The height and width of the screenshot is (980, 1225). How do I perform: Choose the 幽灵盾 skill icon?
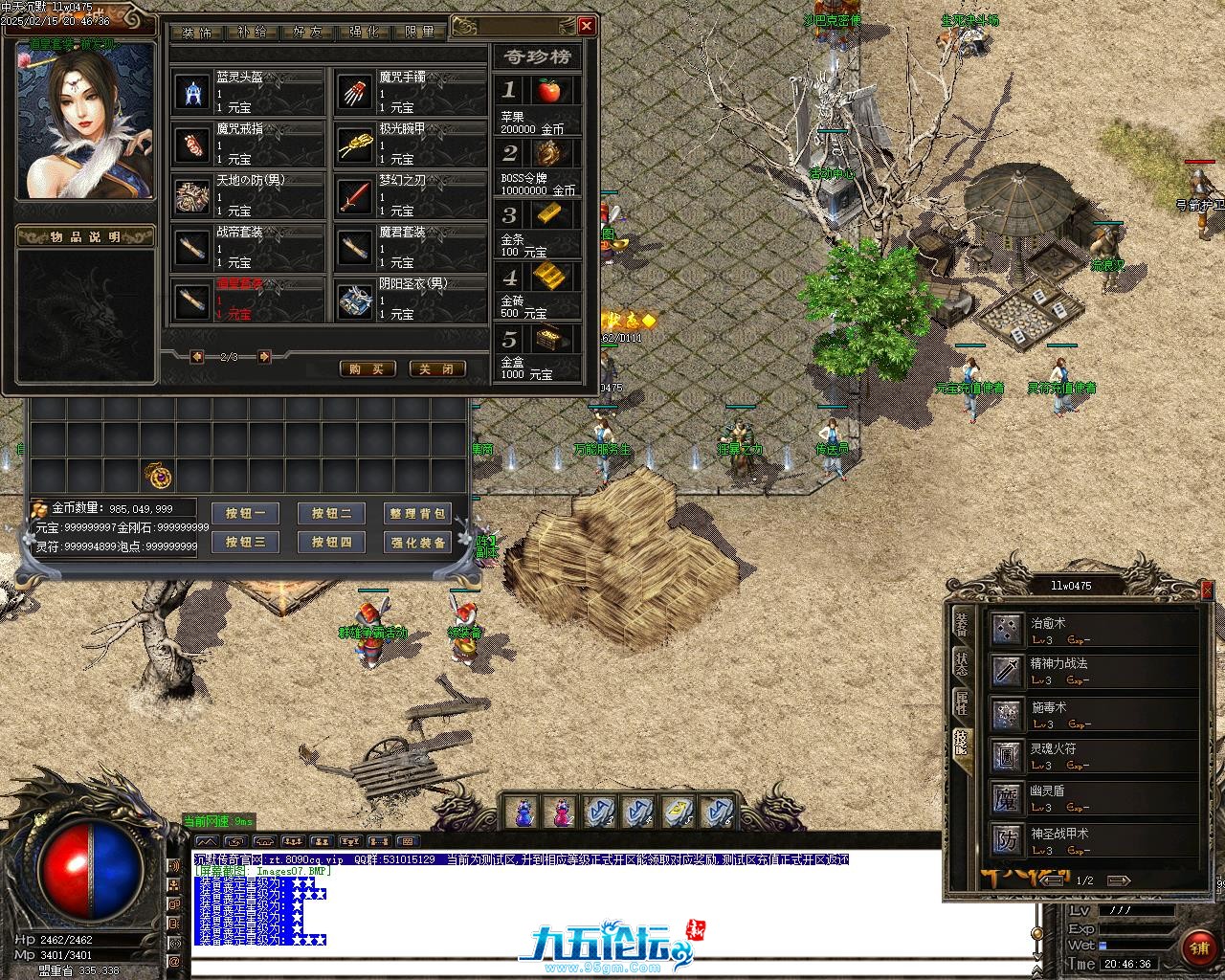click(x=1008, y=796)
